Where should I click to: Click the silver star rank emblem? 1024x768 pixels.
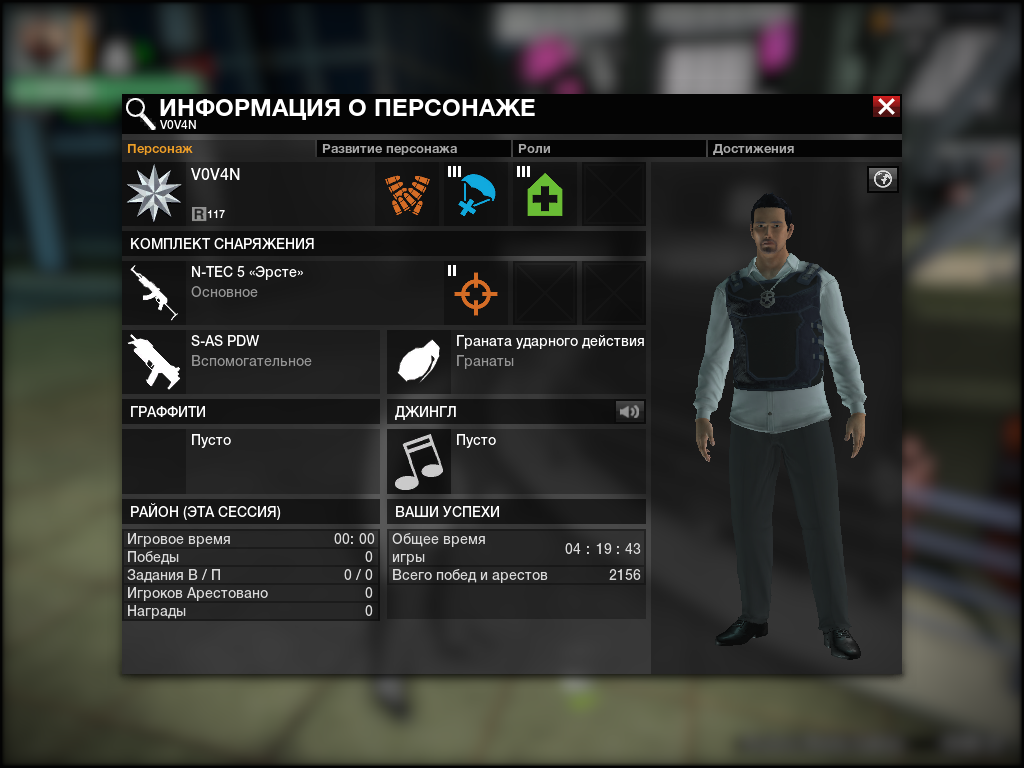tap(154, 195)
